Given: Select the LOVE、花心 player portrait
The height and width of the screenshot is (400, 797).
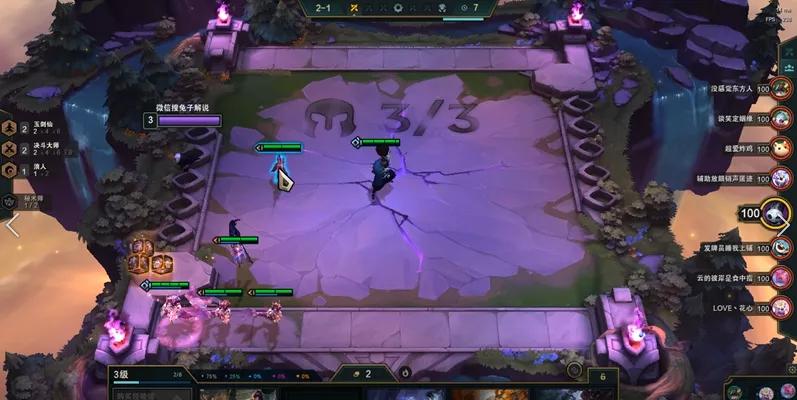Looking at the screenshot, I should (781, 308).
